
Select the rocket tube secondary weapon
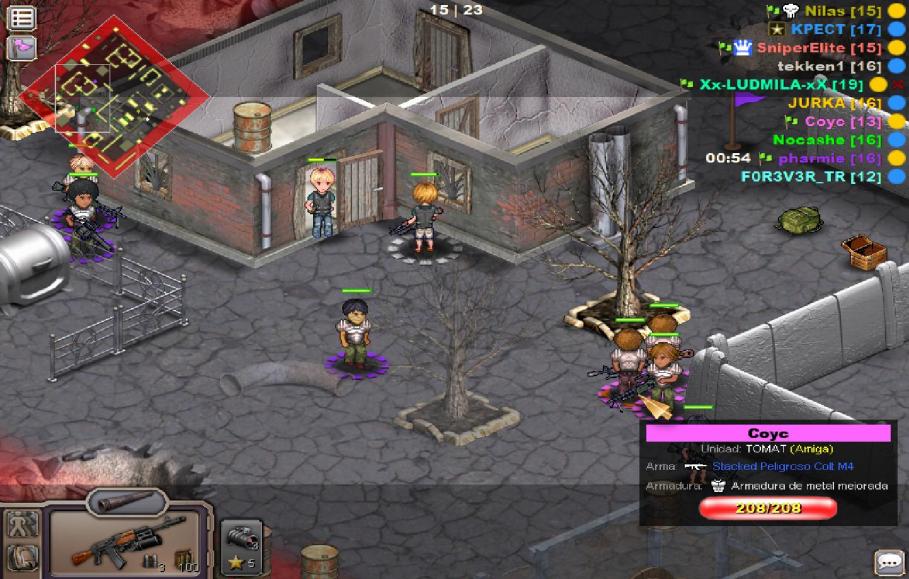click(127, 500)
